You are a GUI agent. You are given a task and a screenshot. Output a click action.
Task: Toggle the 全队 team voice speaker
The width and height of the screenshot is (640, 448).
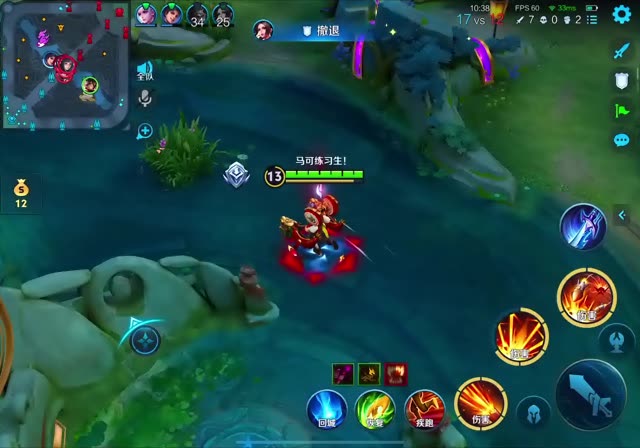click(145, 70)
